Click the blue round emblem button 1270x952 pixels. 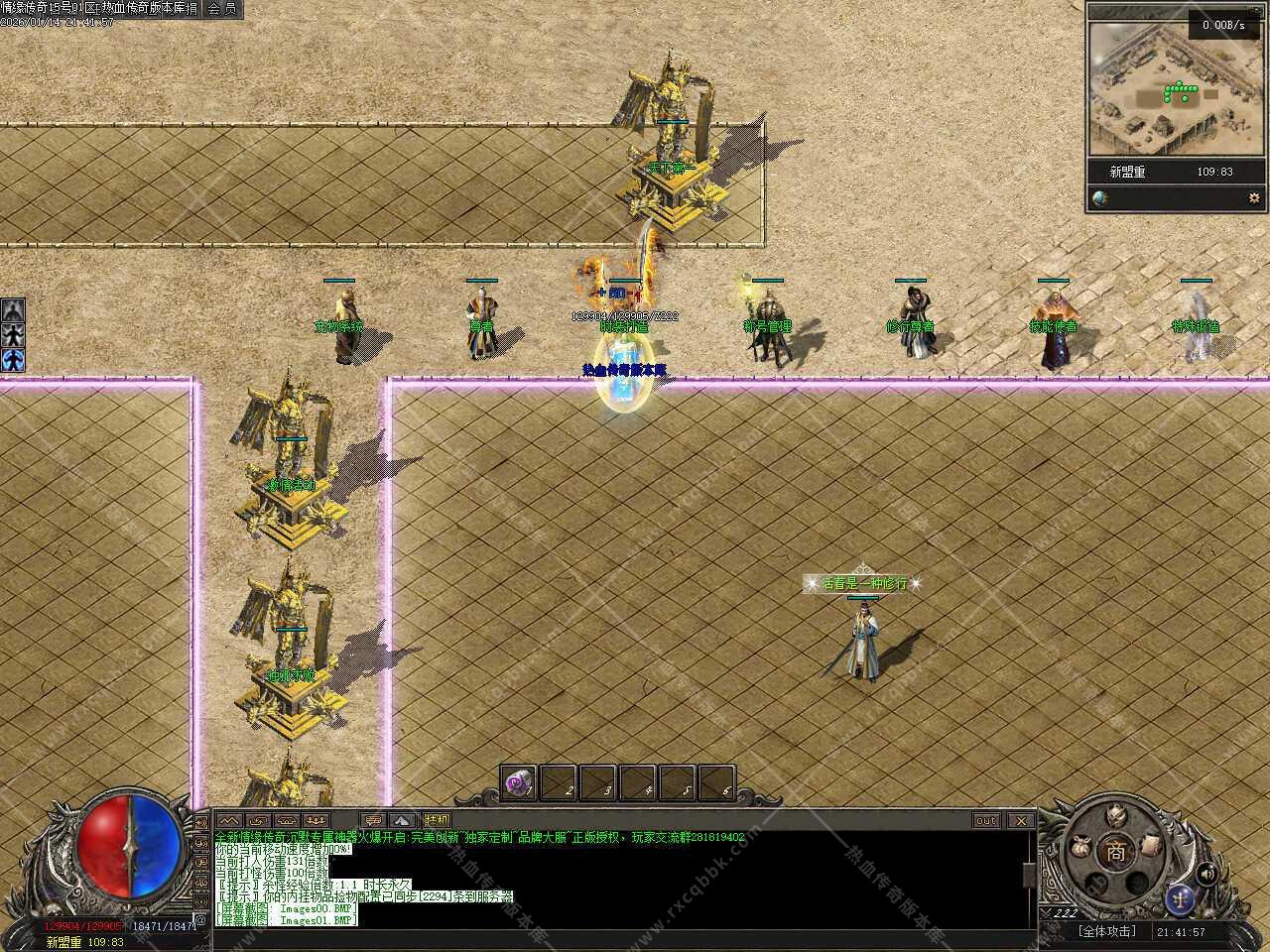(1180, 897)
